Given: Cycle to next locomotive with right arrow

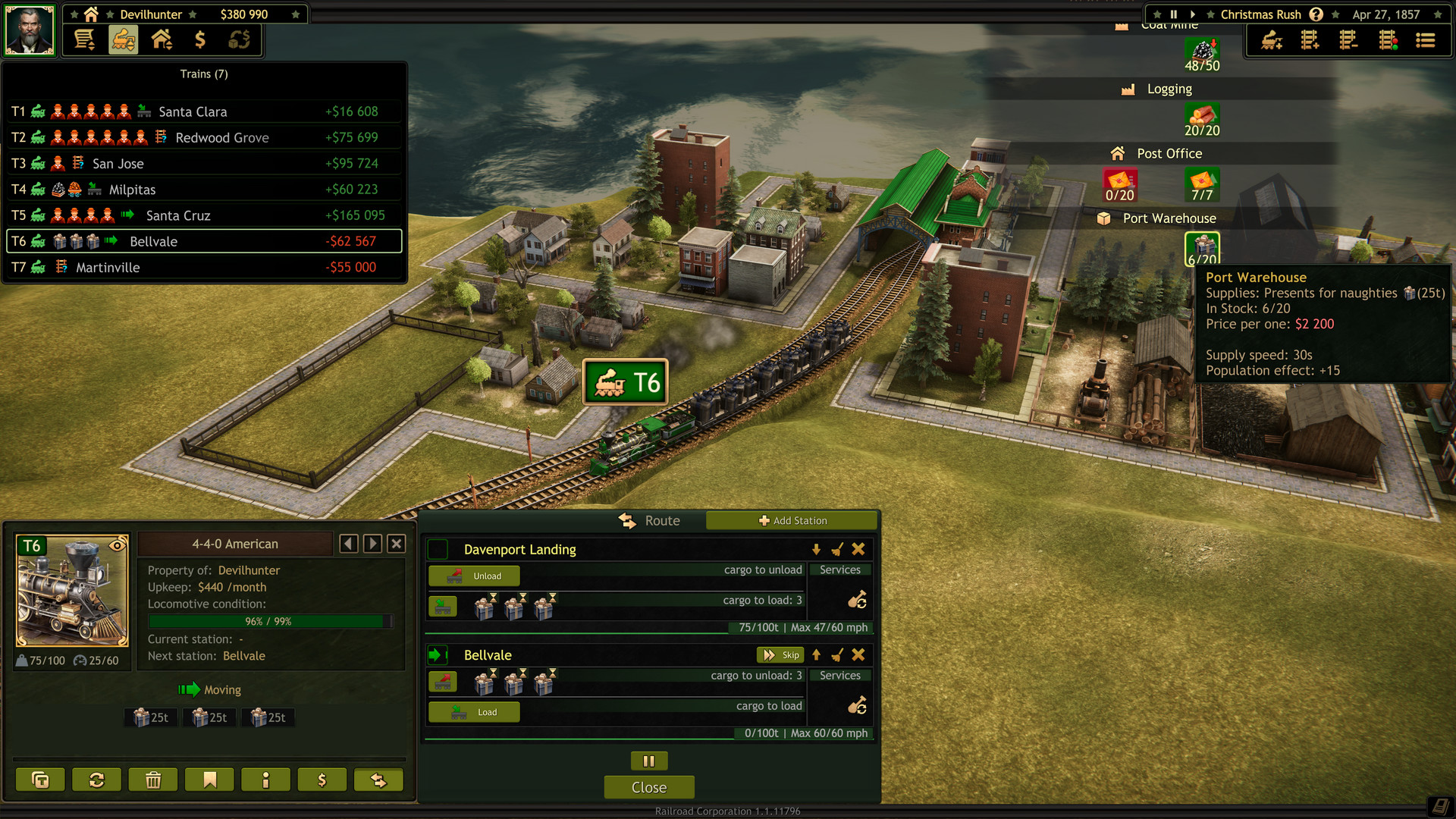Looking at the screenshot, I should click(372, 543).
